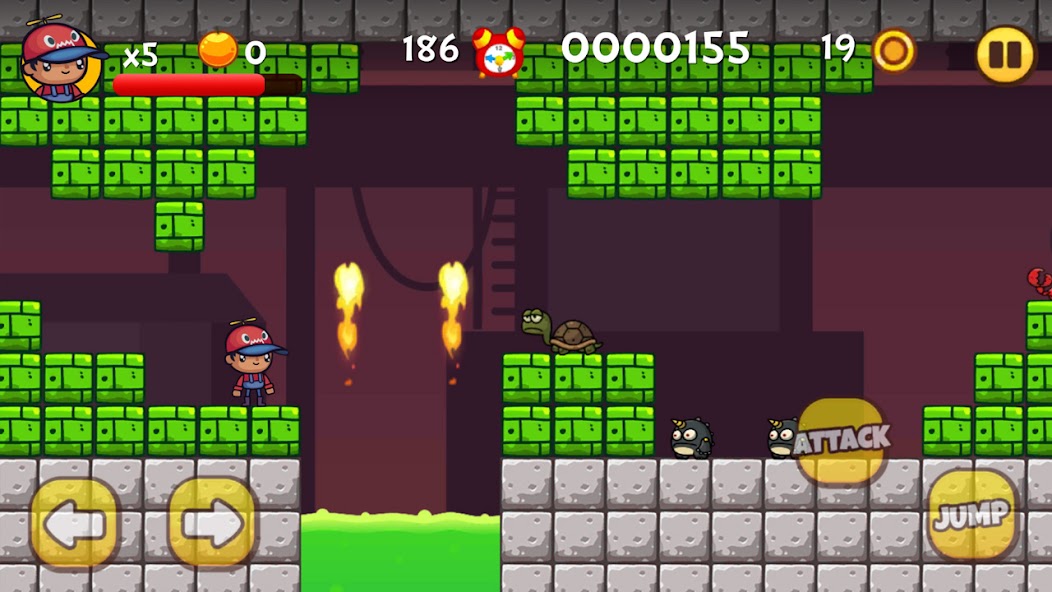Image resolution: width=1052 pixels, height=592 pixels.
Task: Move right with the right arrow button
Action: (x=212, y=523)
